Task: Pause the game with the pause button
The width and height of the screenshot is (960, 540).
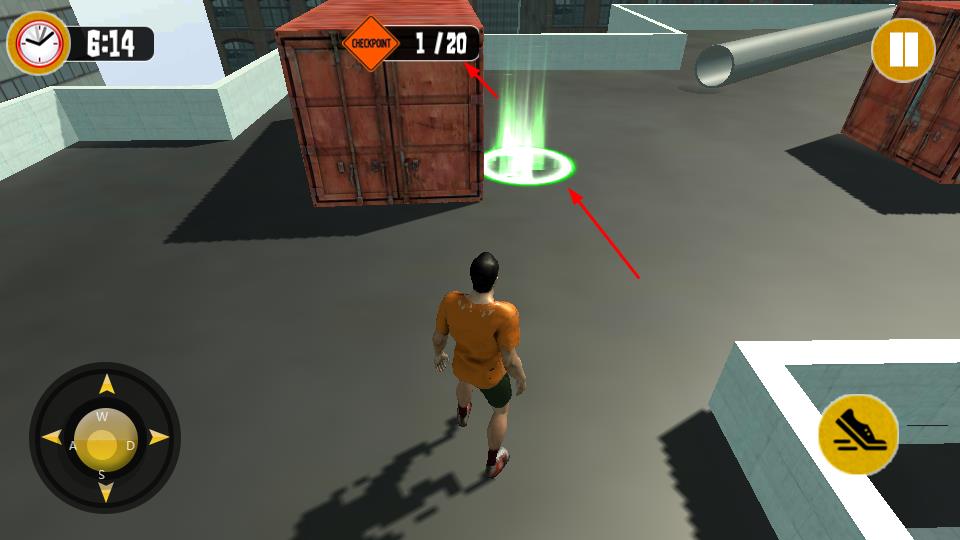Action: [902, 50]
